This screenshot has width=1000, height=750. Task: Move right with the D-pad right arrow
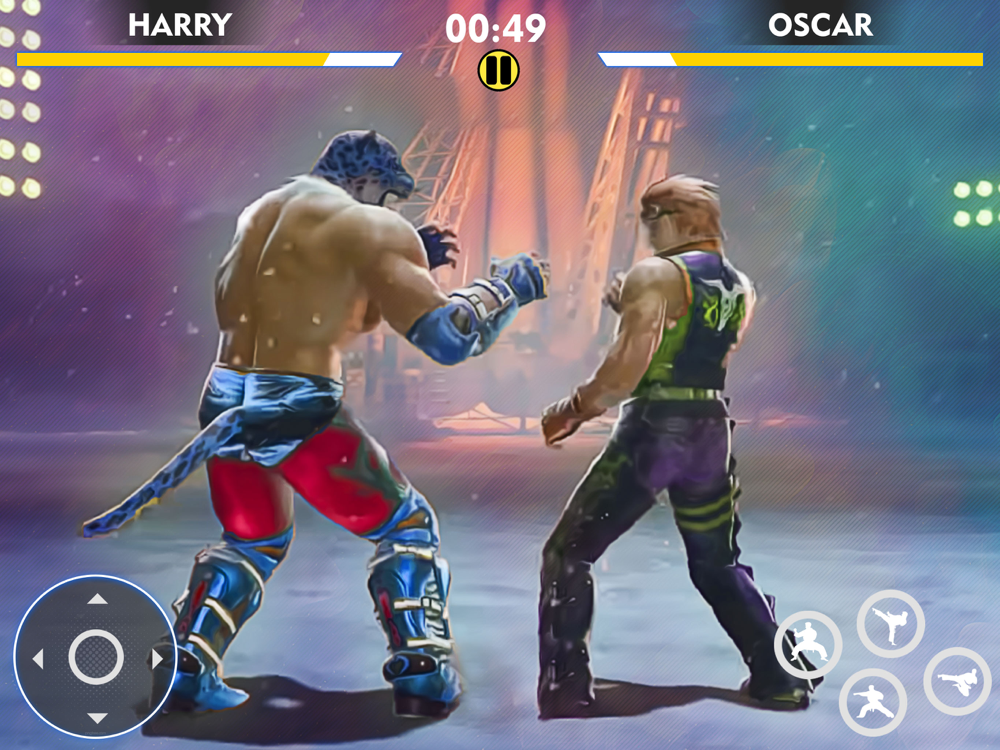pos(156,659)
